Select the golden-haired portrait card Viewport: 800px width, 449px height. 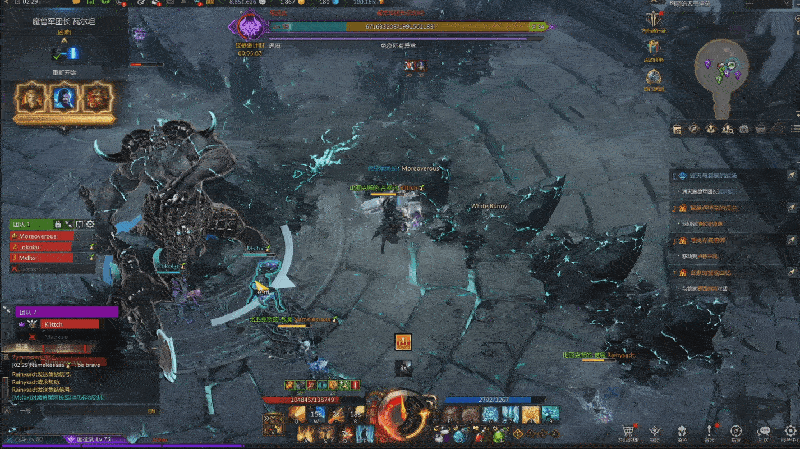point(30,98)
